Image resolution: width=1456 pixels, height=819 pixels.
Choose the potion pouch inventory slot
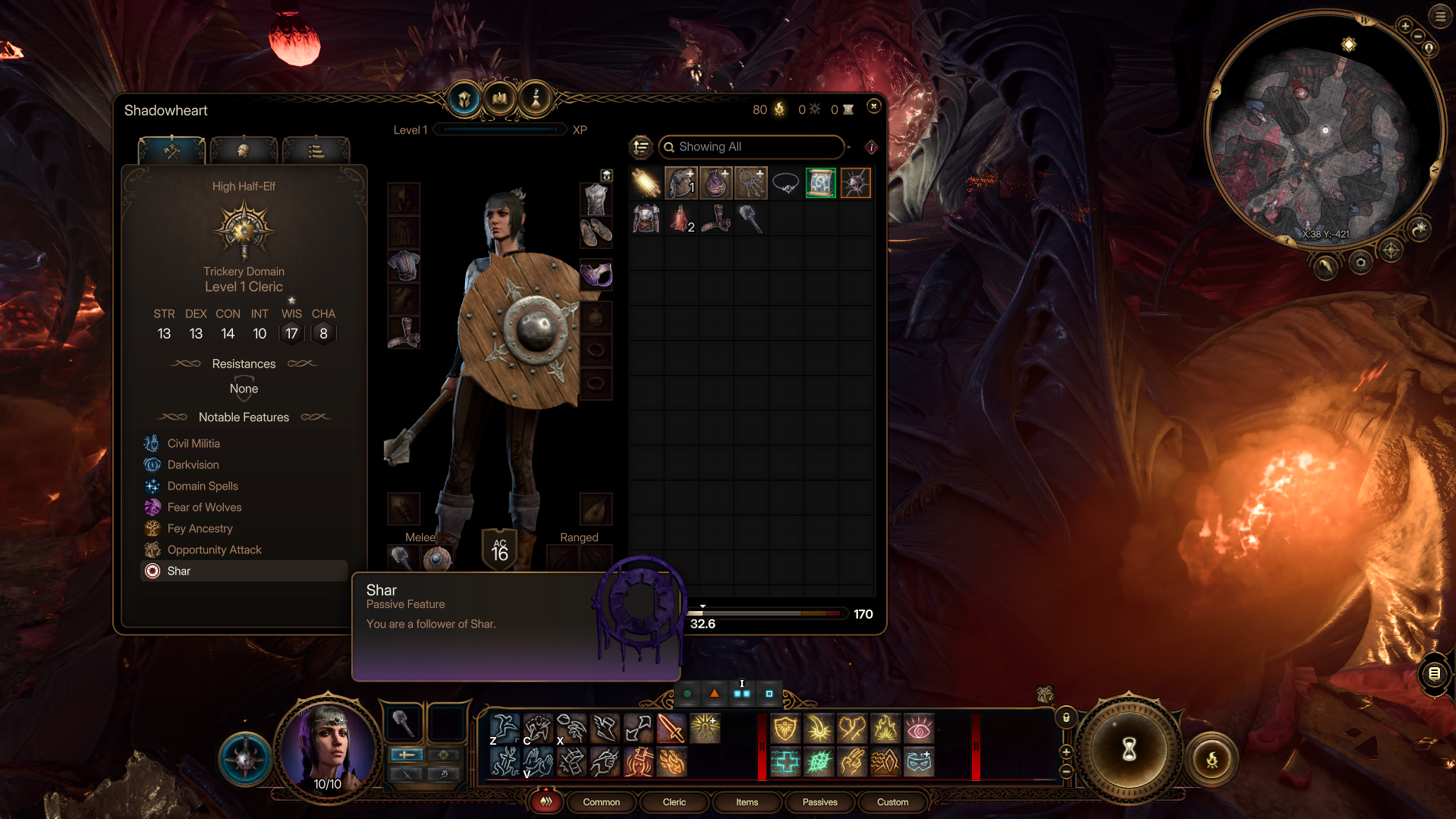click(x=715, y=183)
